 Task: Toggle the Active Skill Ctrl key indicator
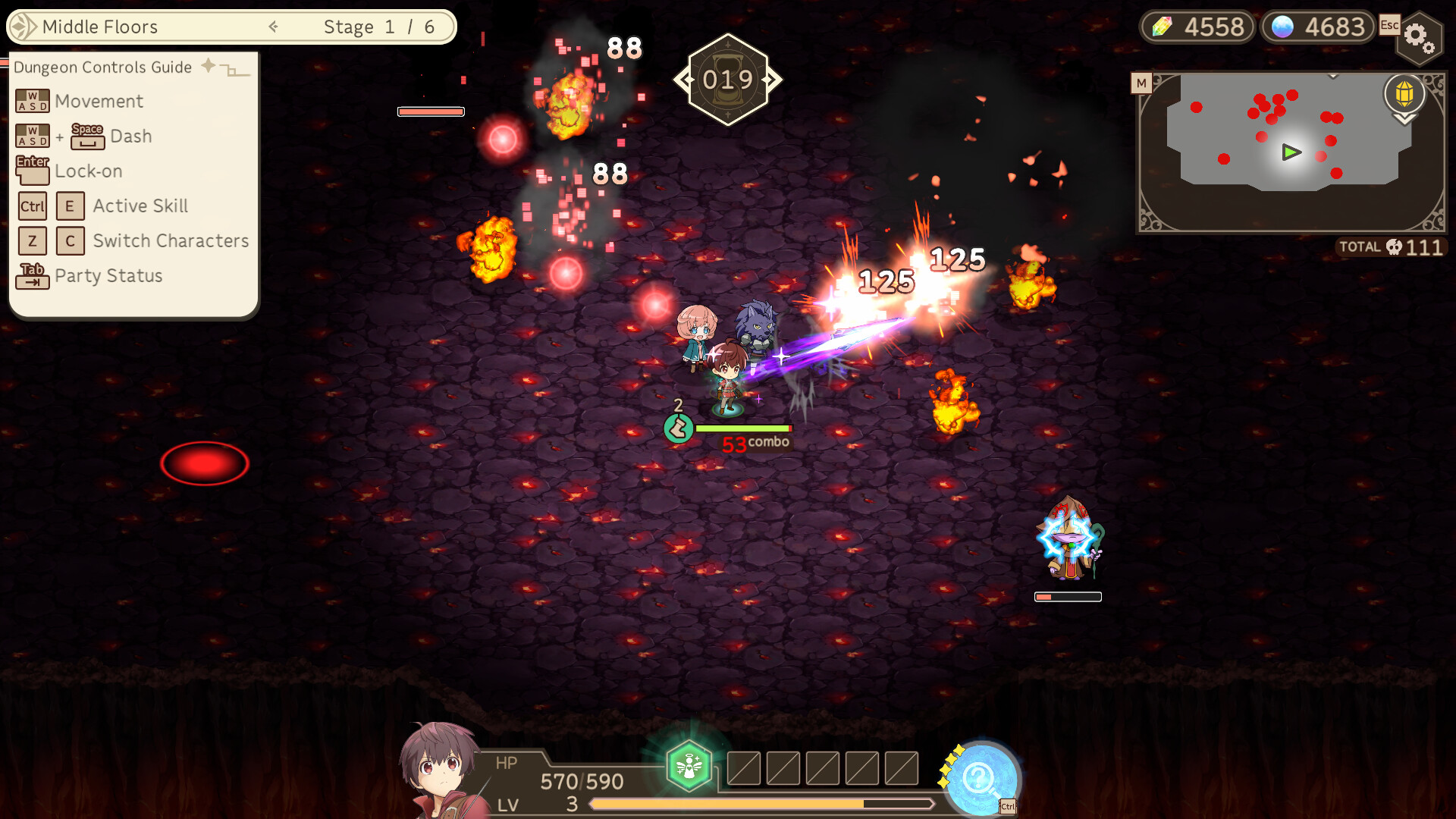coord(32,206)
